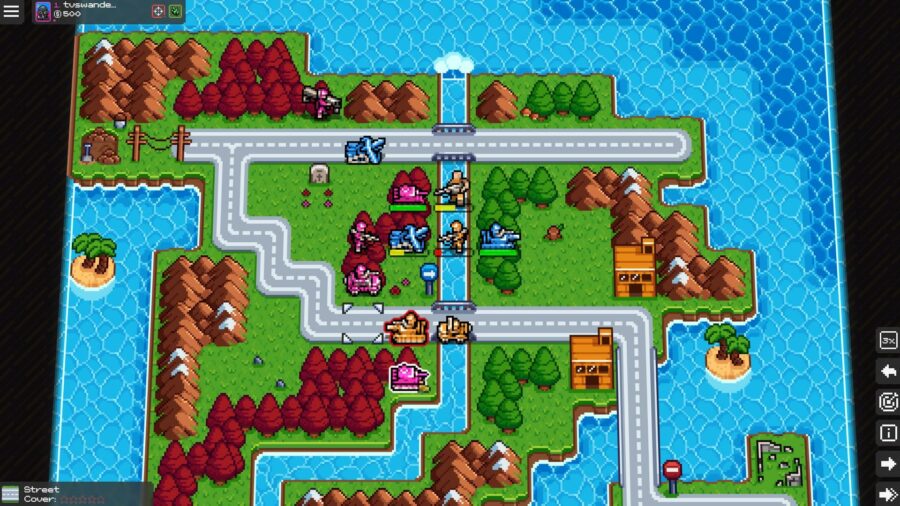Open the target objectives button
The image size is (900, 506).
[887, 402]
